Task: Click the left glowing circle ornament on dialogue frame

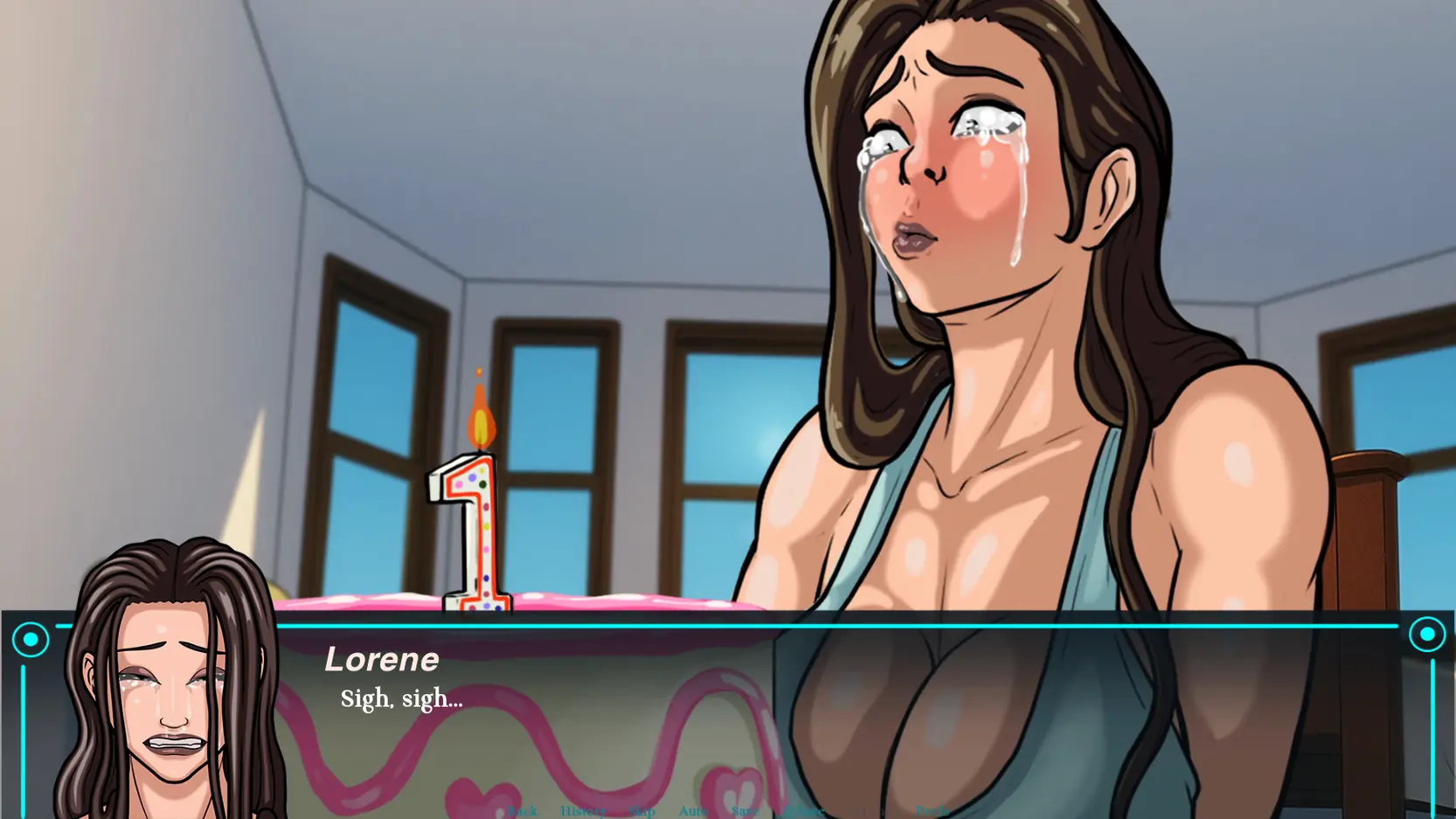Action: (31, 639)
